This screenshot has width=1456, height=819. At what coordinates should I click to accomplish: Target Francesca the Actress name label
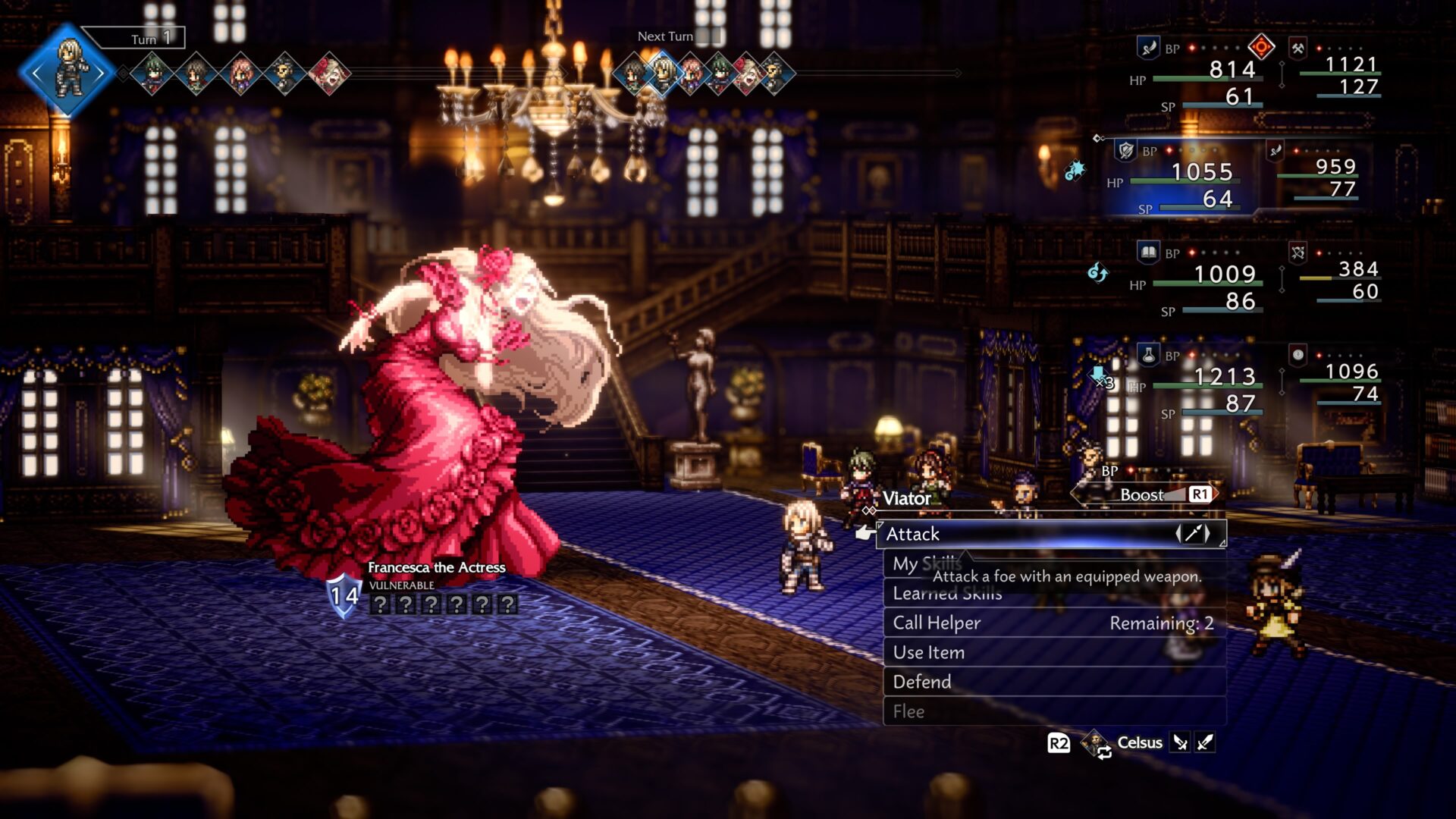[x=436, y=567]
